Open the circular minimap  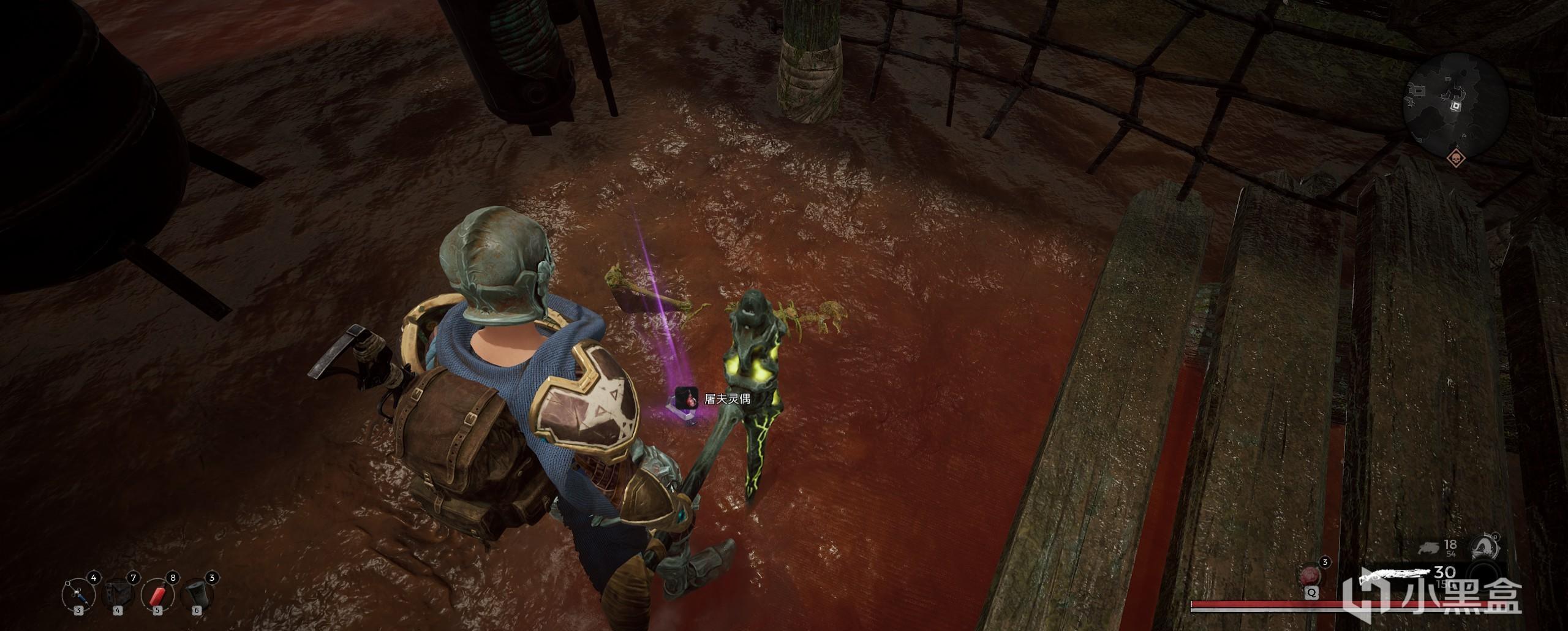click(1454, 105)
